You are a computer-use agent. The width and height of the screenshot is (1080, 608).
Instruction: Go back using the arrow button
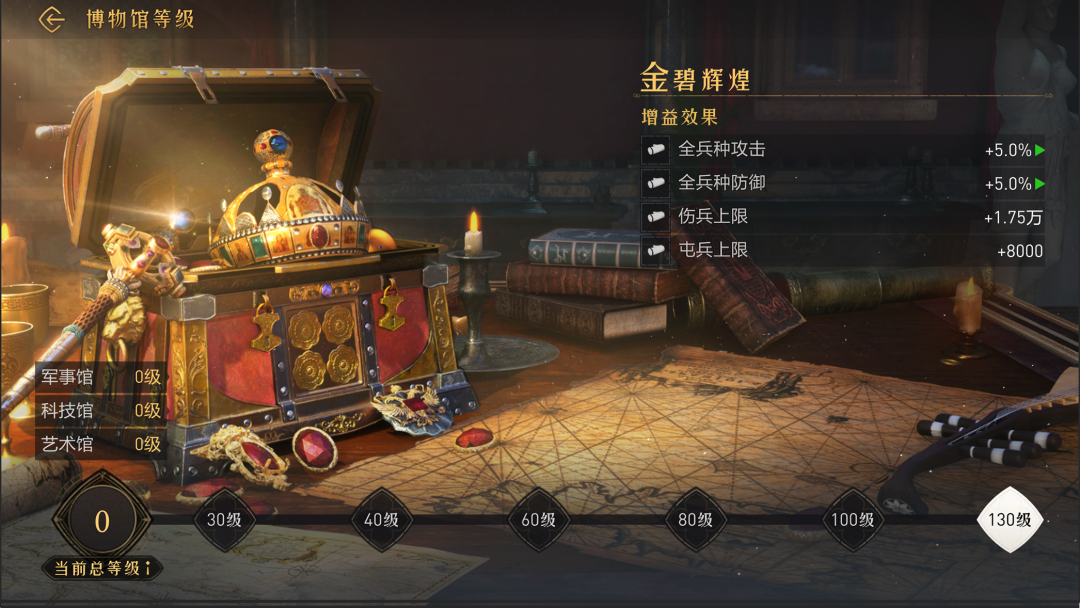click(x=51, y=20)
